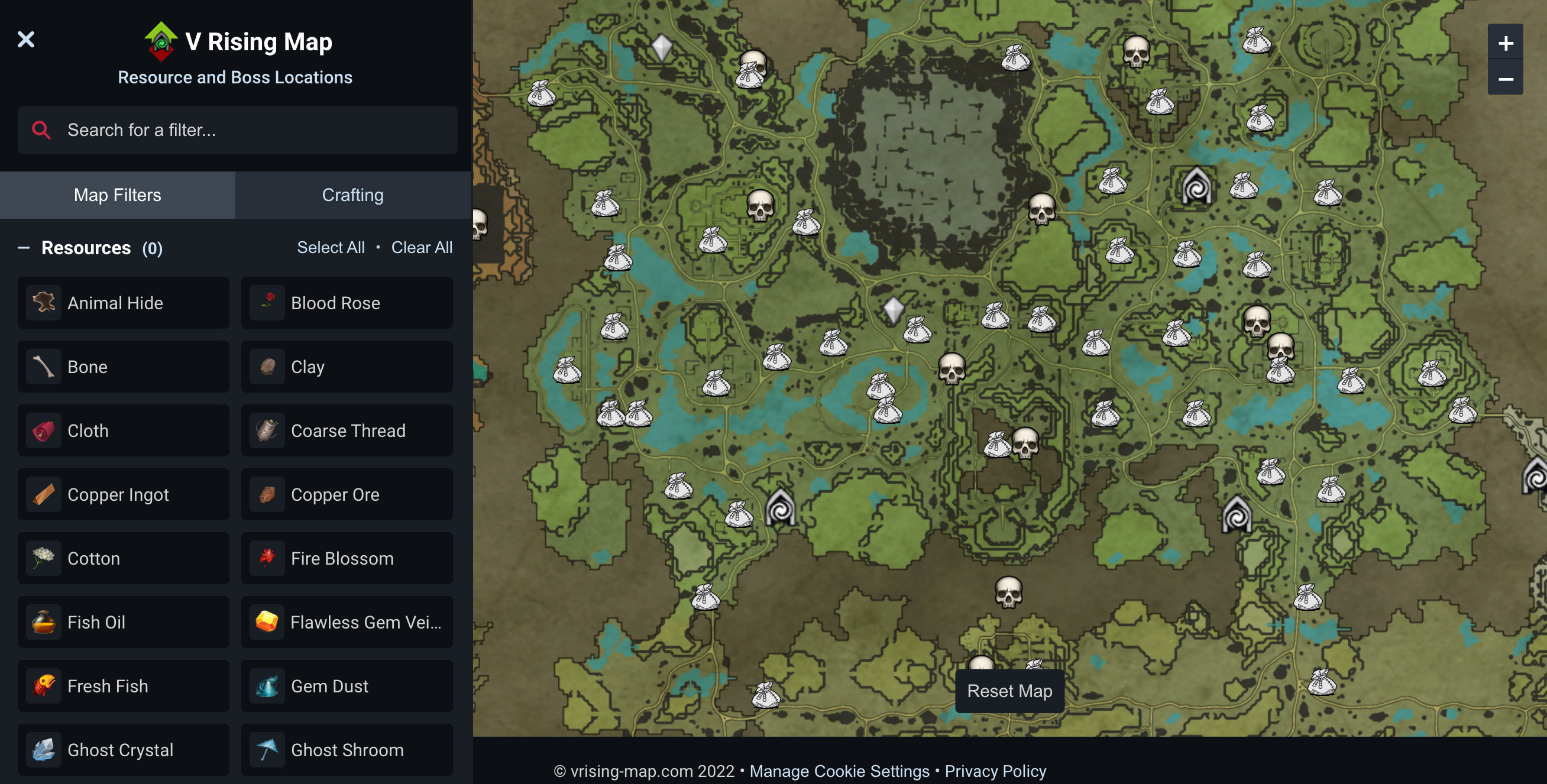The height and width of the screenshot is (784, 1547).
Task: Zoom in on the map
Action: (1505, 43)
